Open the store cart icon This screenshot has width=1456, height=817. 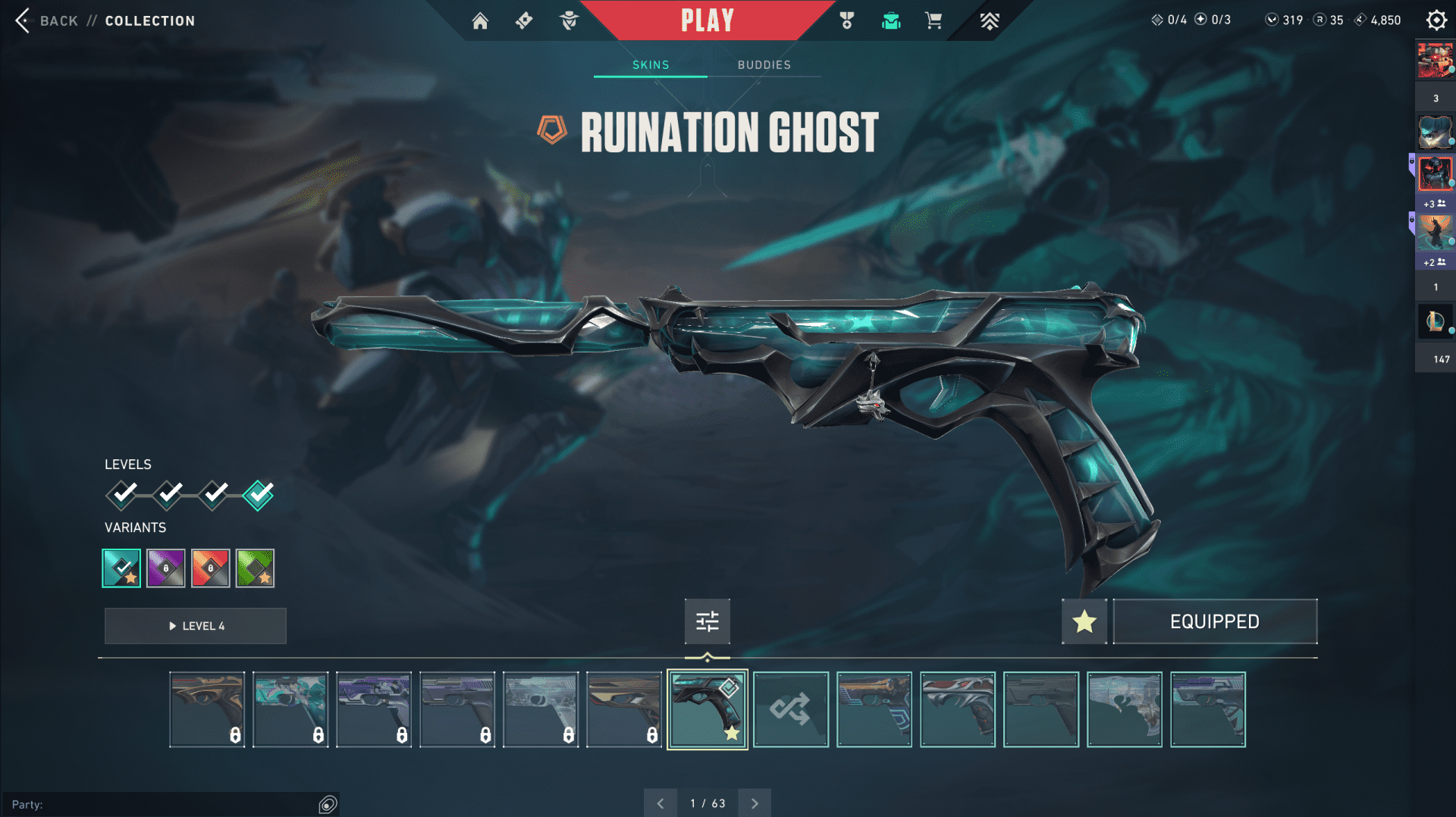click(934, 20)
